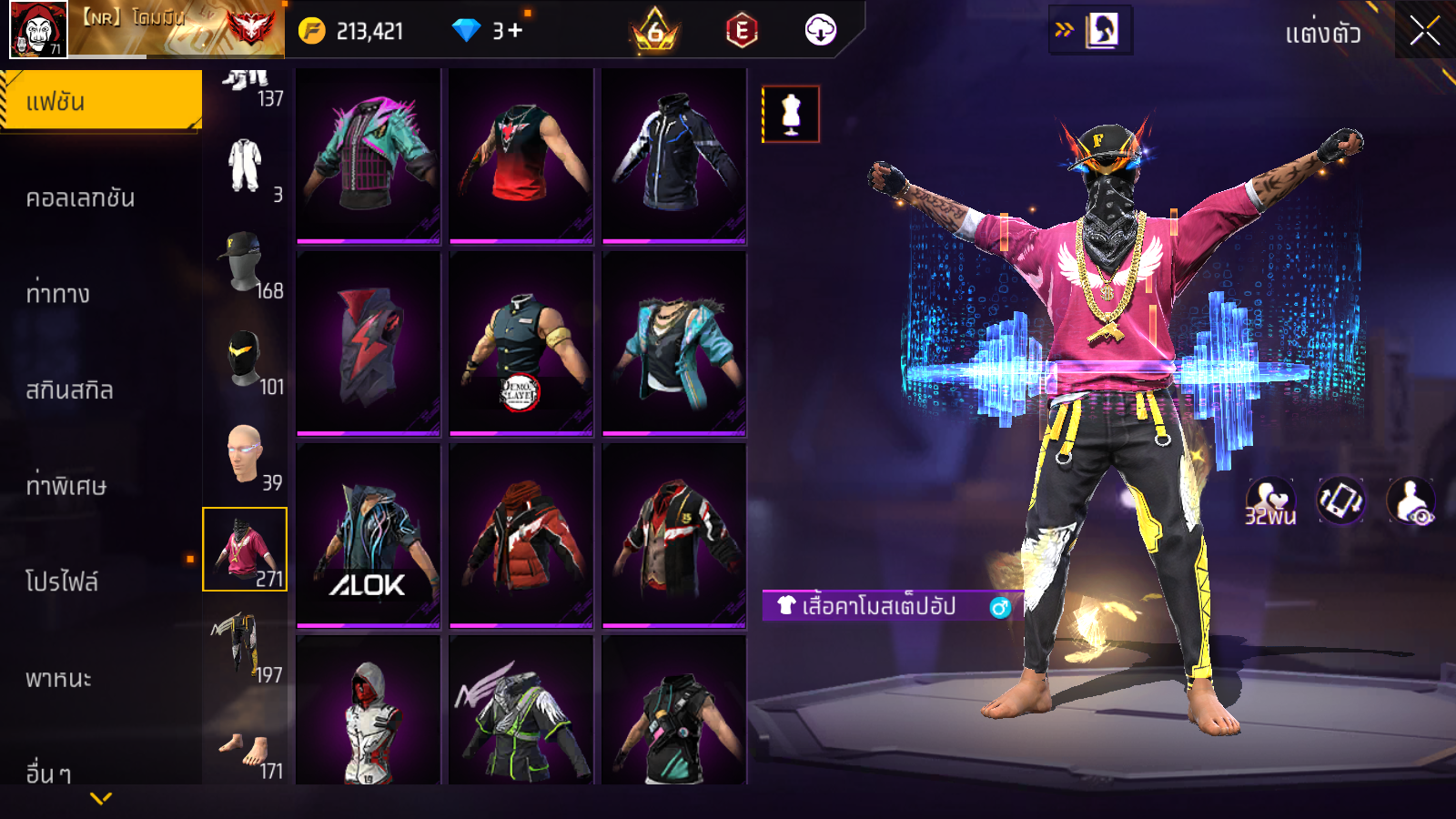Switch to the แฟชั่น fashion tab
This screenshot has width=1456, height=819.
coord(101,101)
